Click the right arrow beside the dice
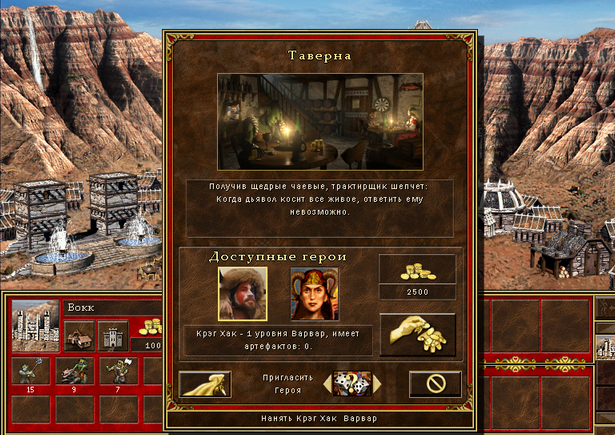615x435 pixels. click(376, 383)
